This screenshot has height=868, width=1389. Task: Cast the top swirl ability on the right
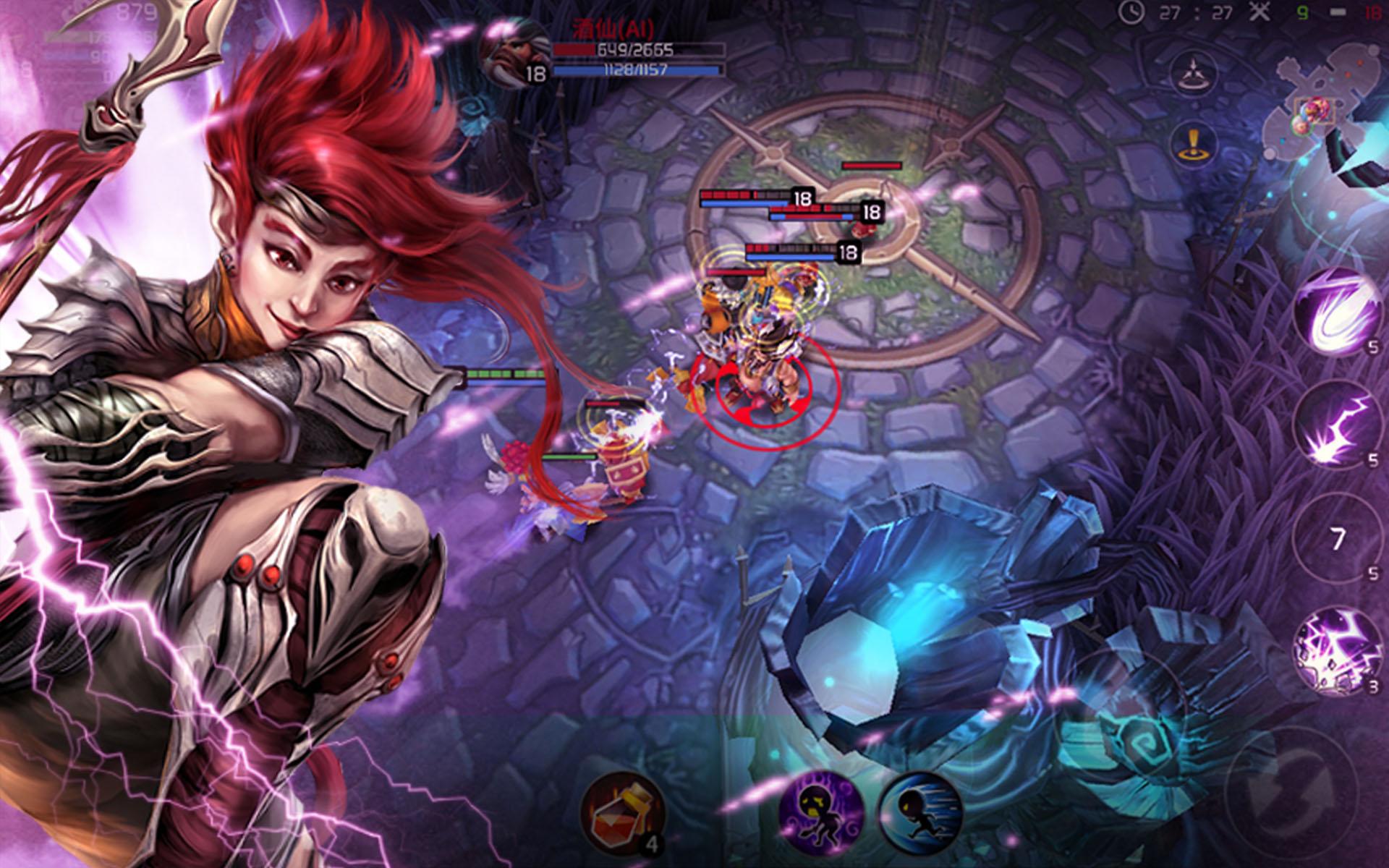pyautogui.click(x=1335, y=311)
